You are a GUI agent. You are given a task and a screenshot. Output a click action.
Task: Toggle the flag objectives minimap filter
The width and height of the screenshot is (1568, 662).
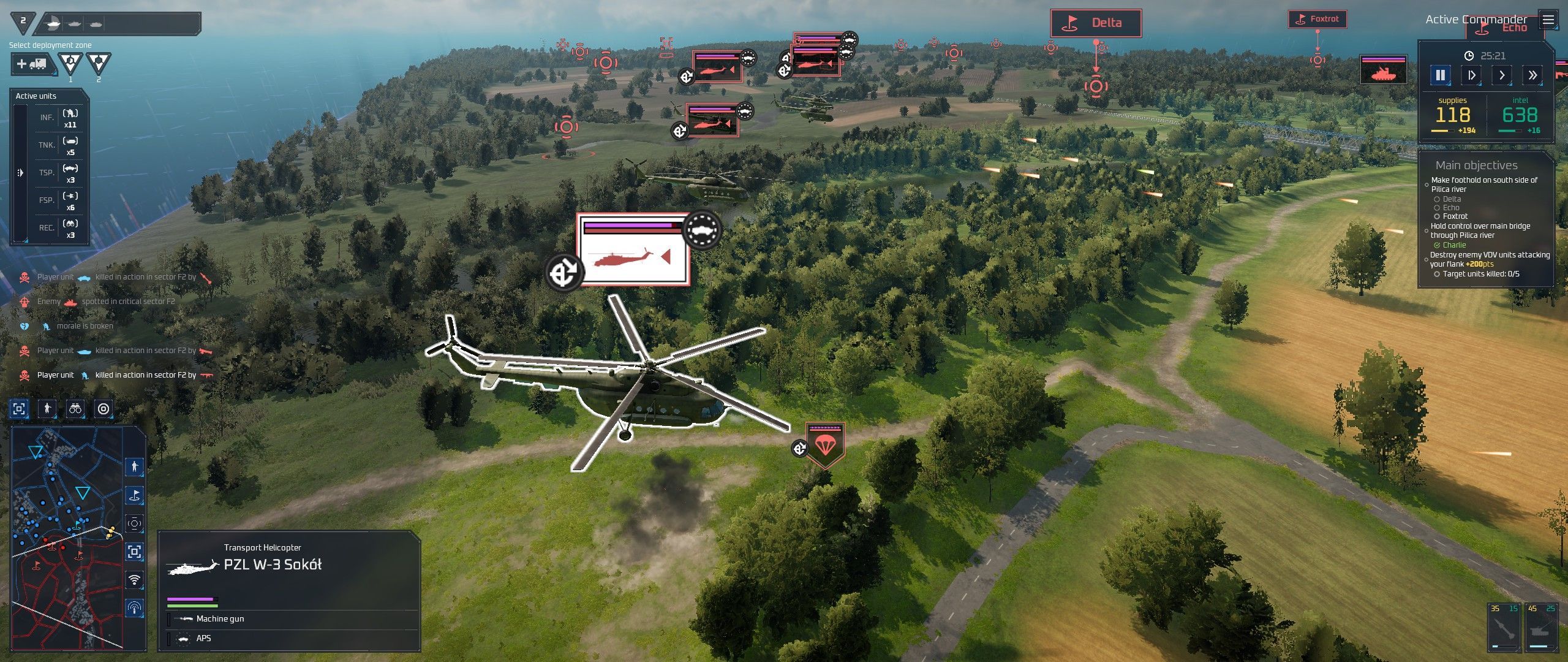click(134, 495)
